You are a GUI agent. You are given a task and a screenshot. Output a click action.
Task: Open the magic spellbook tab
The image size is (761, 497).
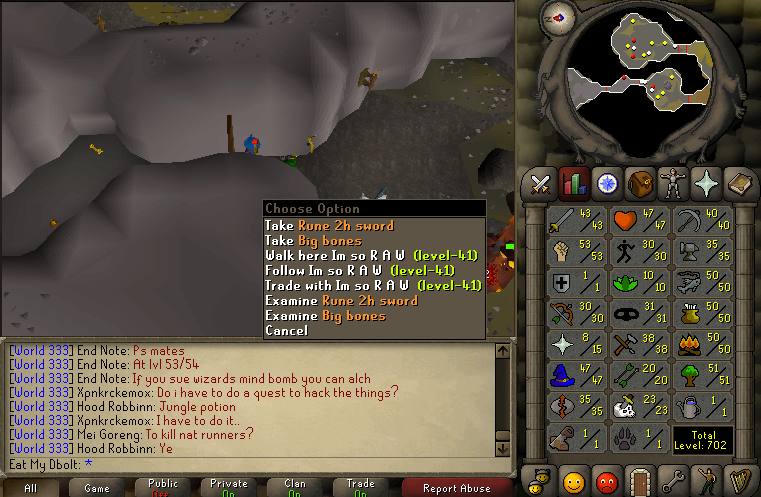[x=739, y=183]
